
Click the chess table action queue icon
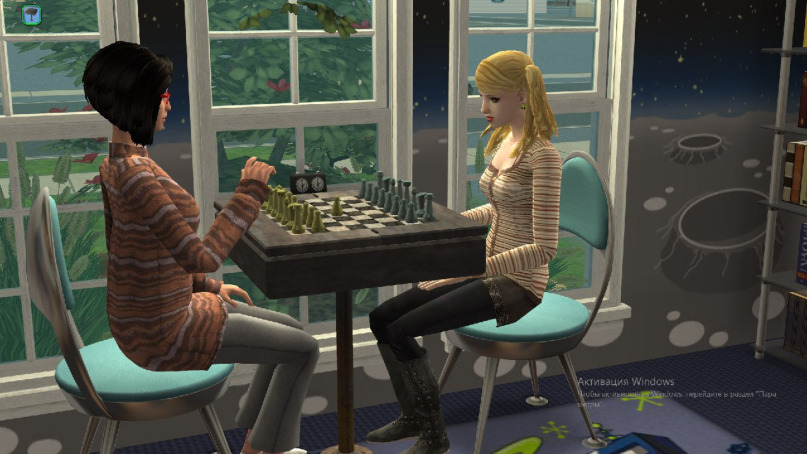tap(31, 13)
